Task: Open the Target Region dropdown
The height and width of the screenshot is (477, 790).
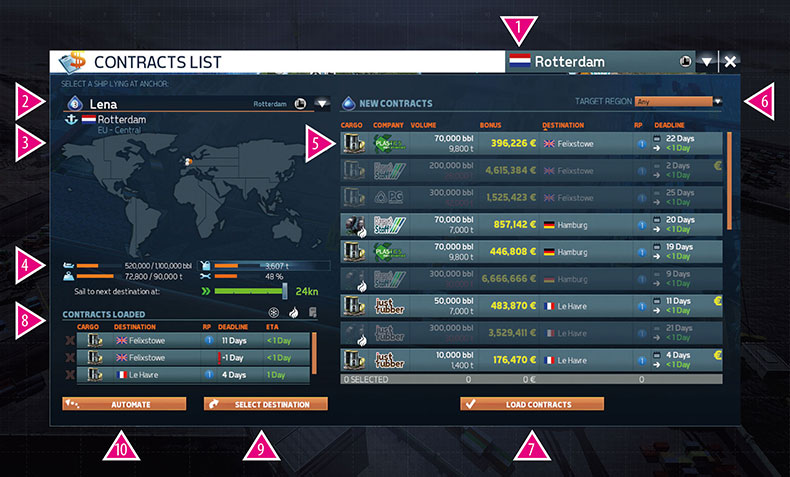Action: click(x=717, y=101)
